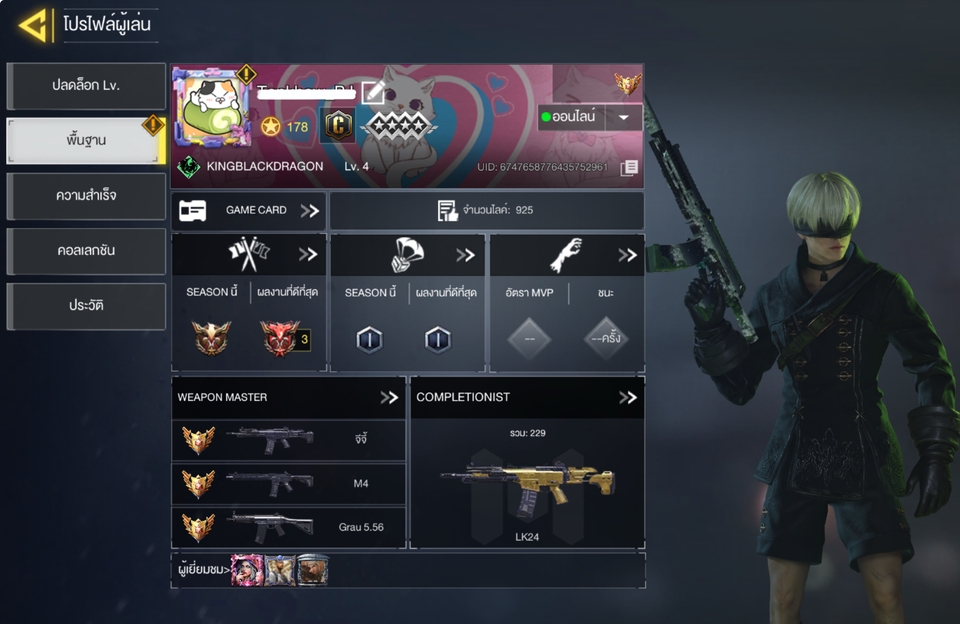Expand the multiplayer ranked stats panel
The height and width of the screenshot is (624, 960).
click(x=307, y=254)
